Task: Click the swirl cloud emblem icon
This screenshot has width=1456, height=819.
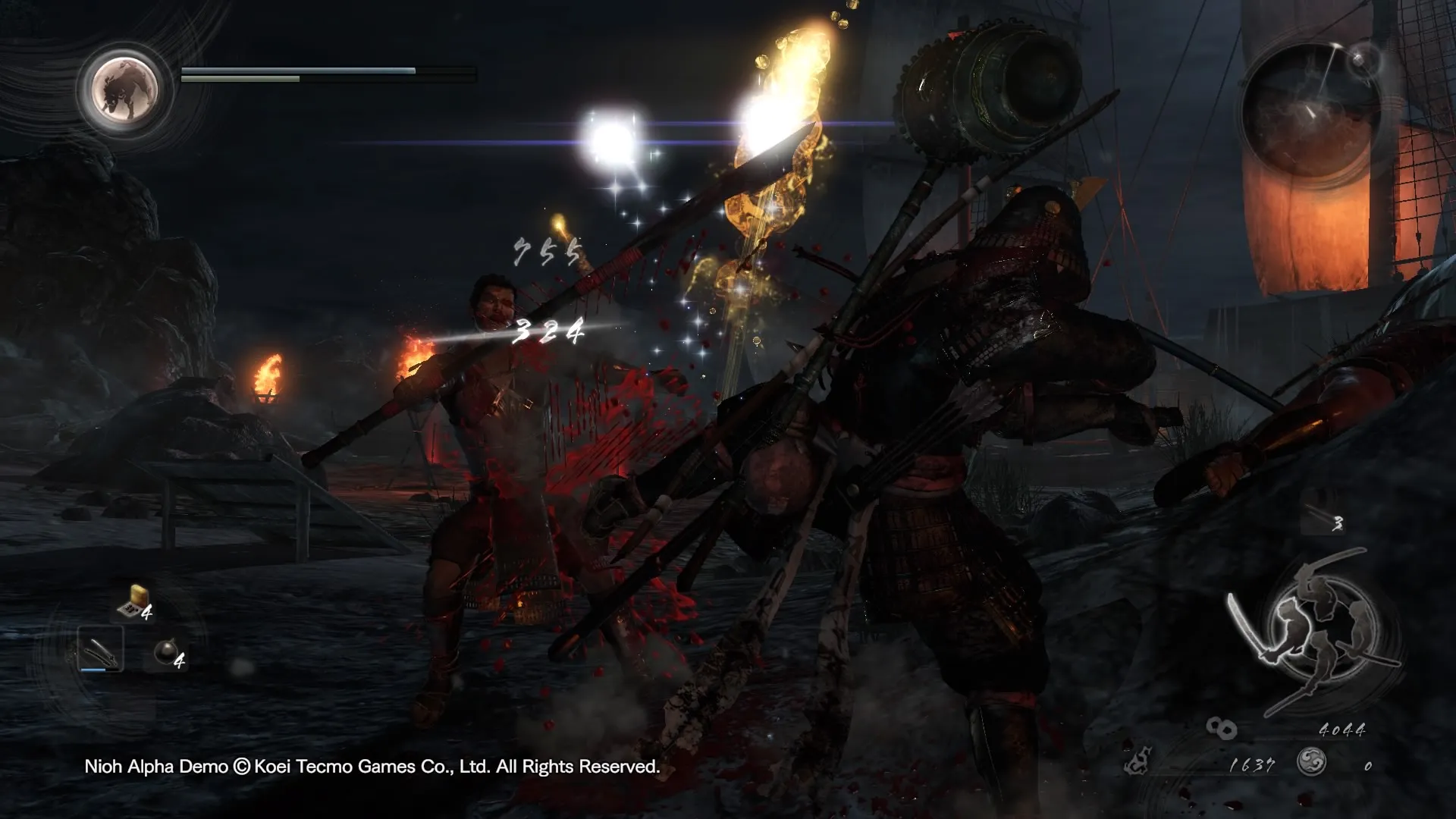Action: tap(1311, 762)
